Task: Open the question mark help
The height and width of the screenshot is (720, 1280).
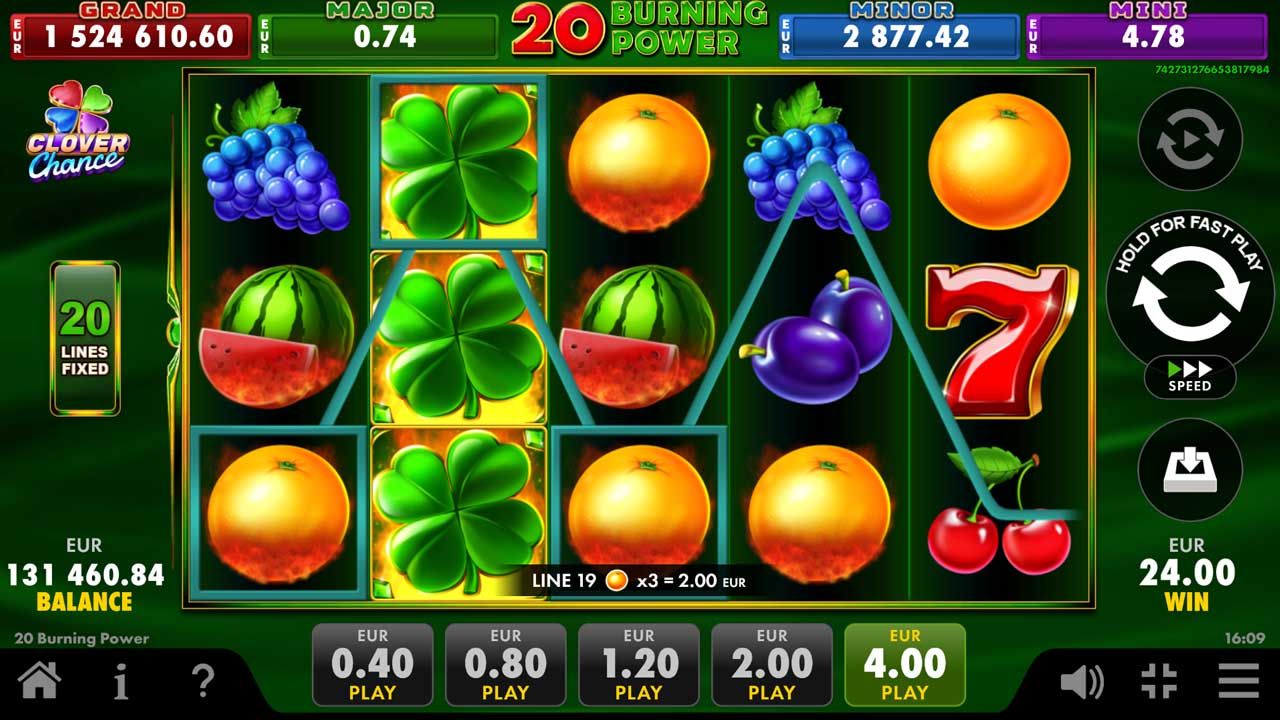Action: point(202,682)
